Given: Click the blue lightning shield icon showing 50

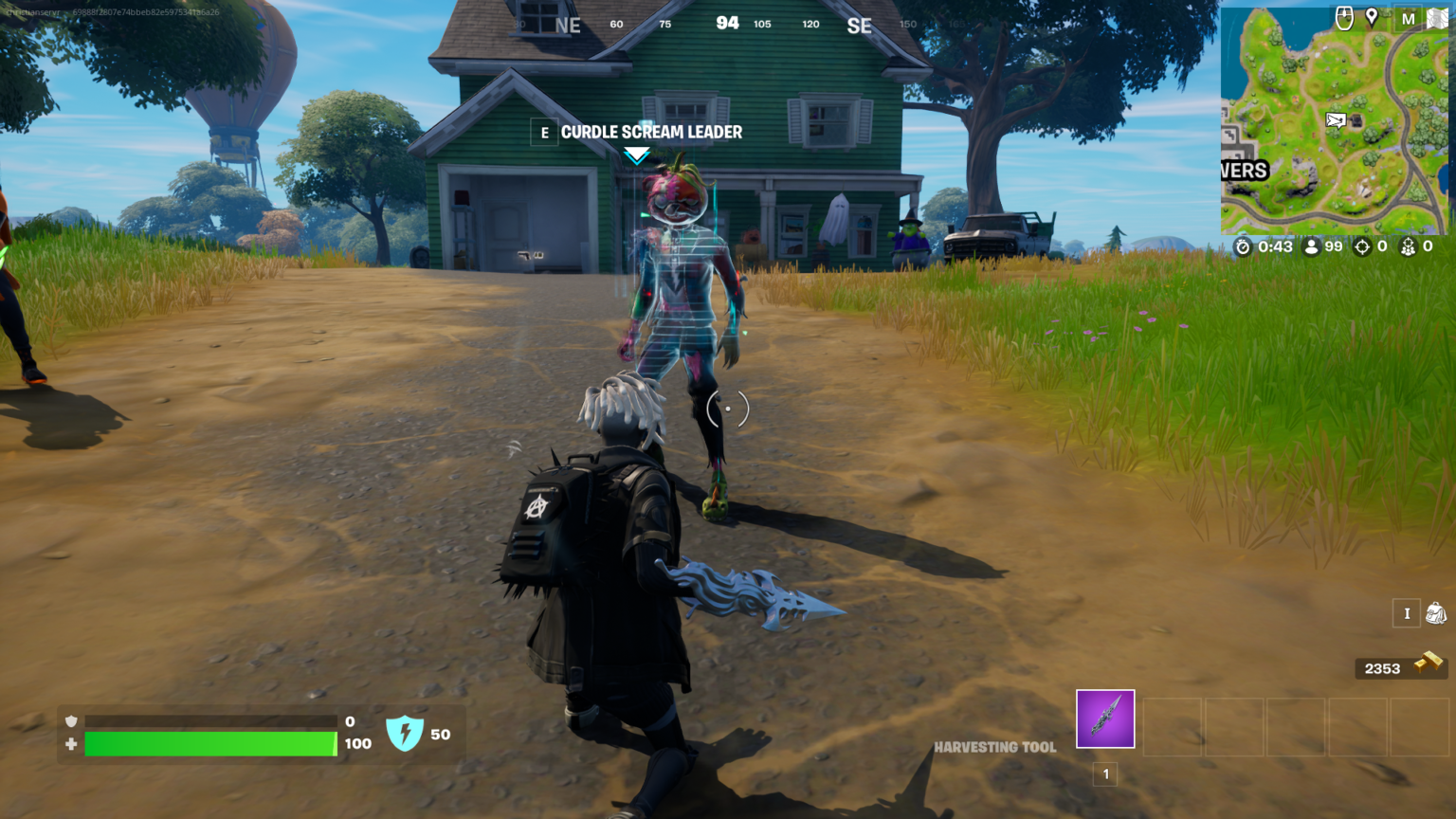Looking at the screenshot, I should coord(406,733).
